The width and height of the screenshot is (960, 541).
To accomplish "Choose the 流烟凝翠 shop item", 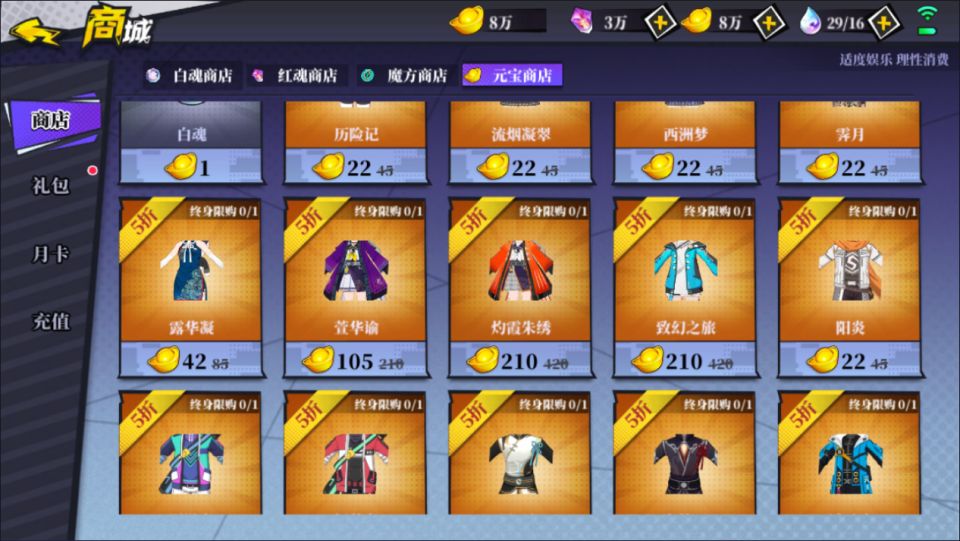I will coord(520,142).
